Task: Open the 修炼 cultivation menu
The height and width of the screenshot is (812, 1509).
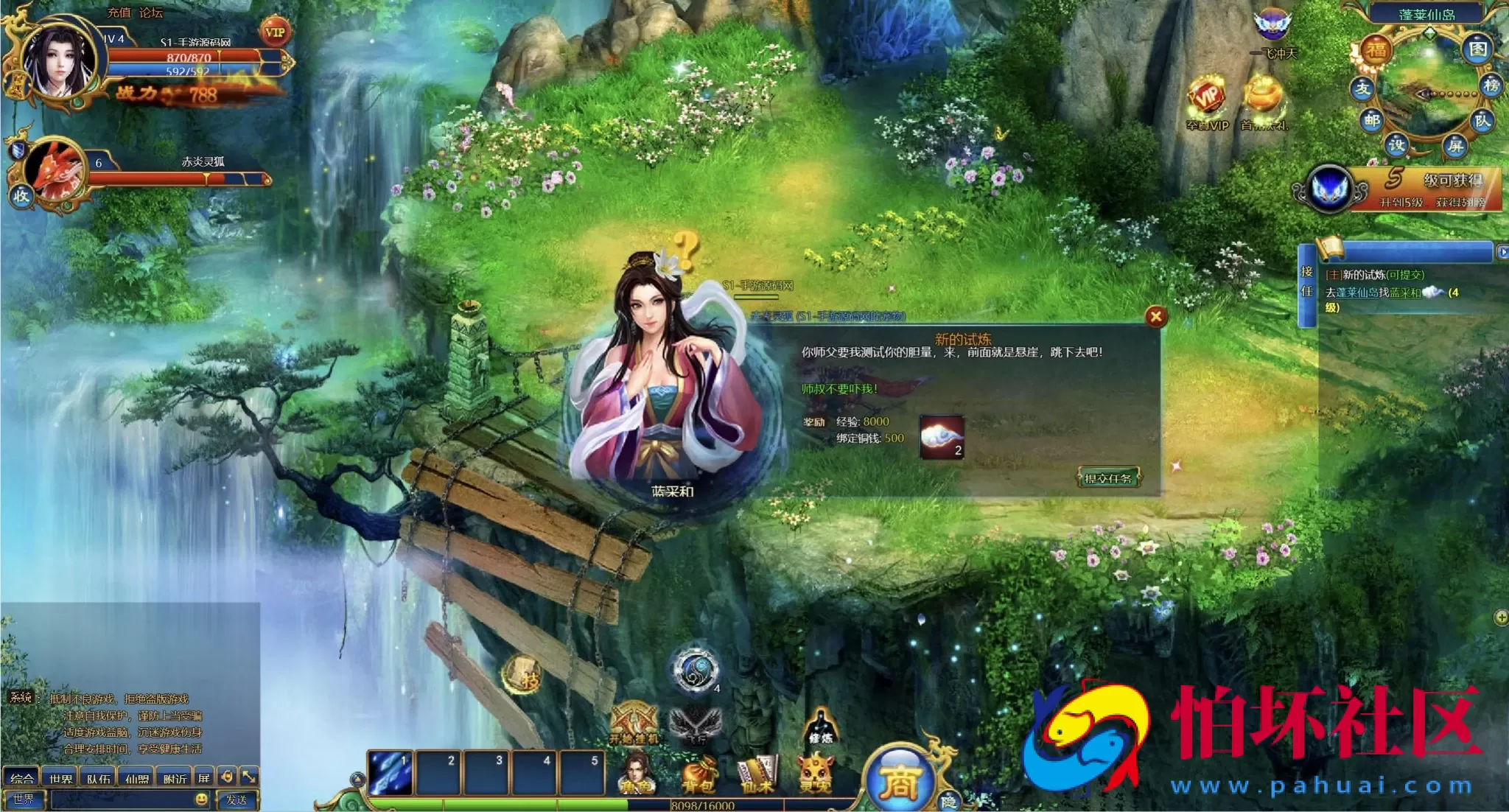Action: click(x=820, y=726)
